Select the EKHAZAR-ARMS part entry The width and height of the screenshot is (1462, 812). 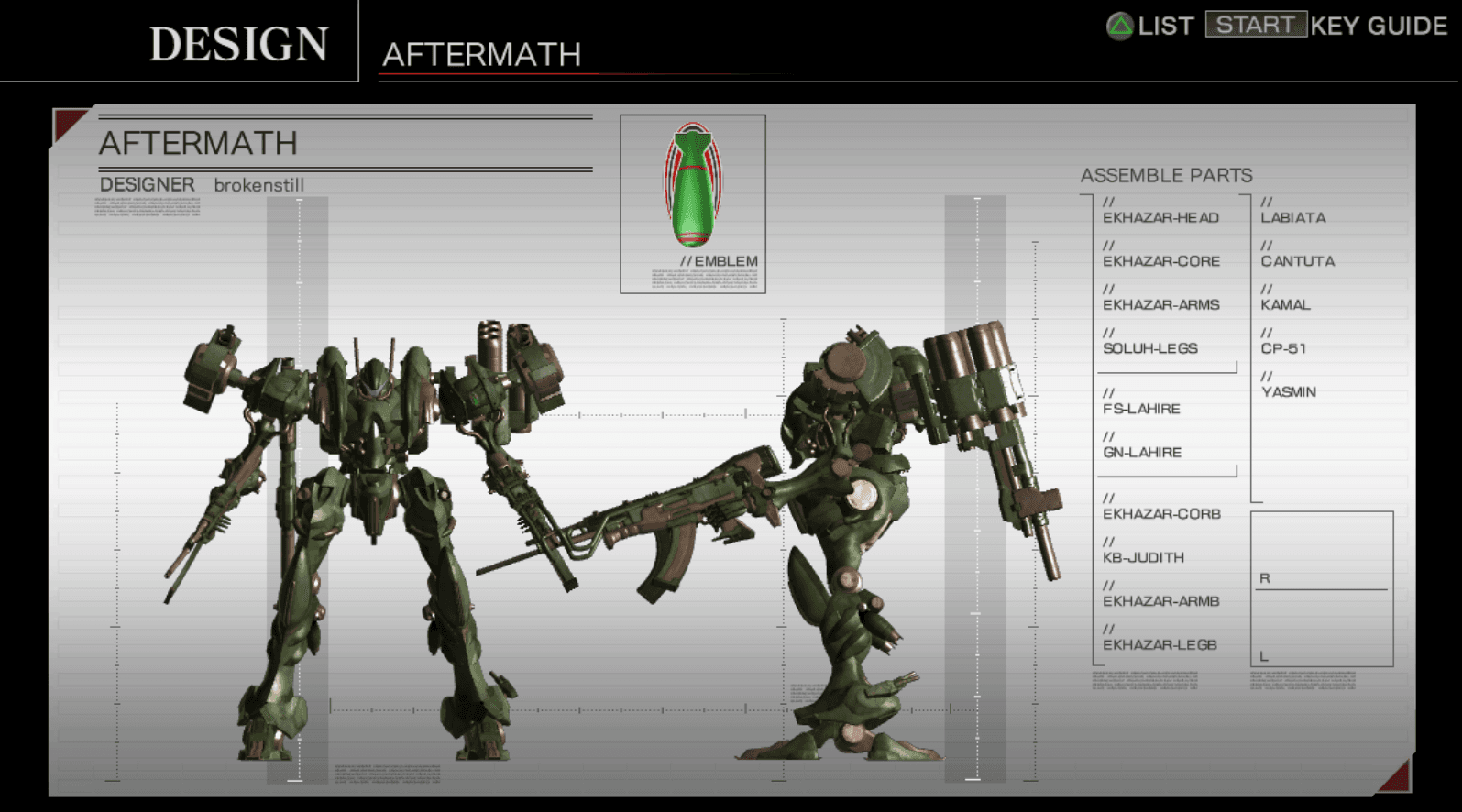click(x=1160, y=304)
